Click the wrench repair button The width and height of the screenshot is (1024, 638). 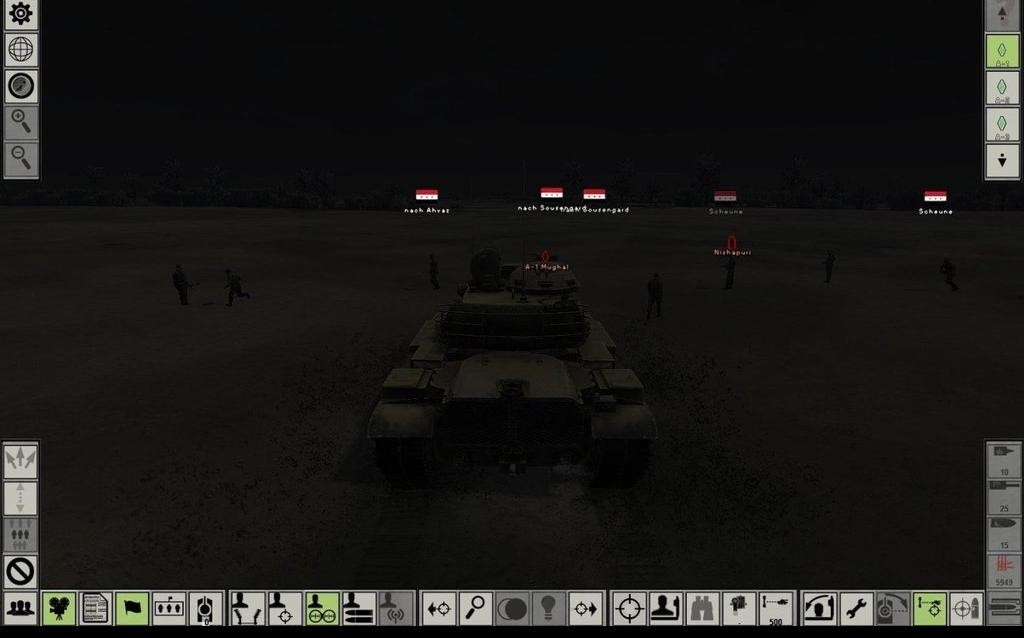856,607
